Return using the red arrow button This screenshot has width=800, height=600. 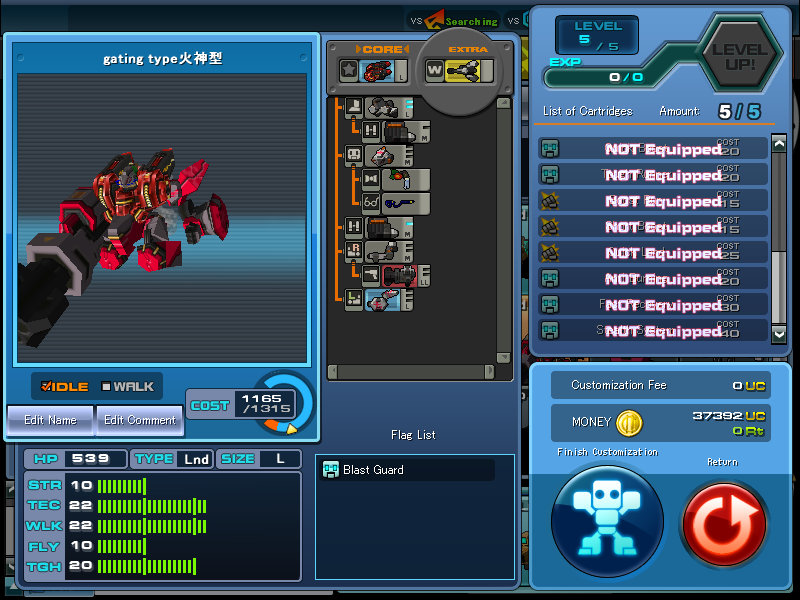[723, 522]
